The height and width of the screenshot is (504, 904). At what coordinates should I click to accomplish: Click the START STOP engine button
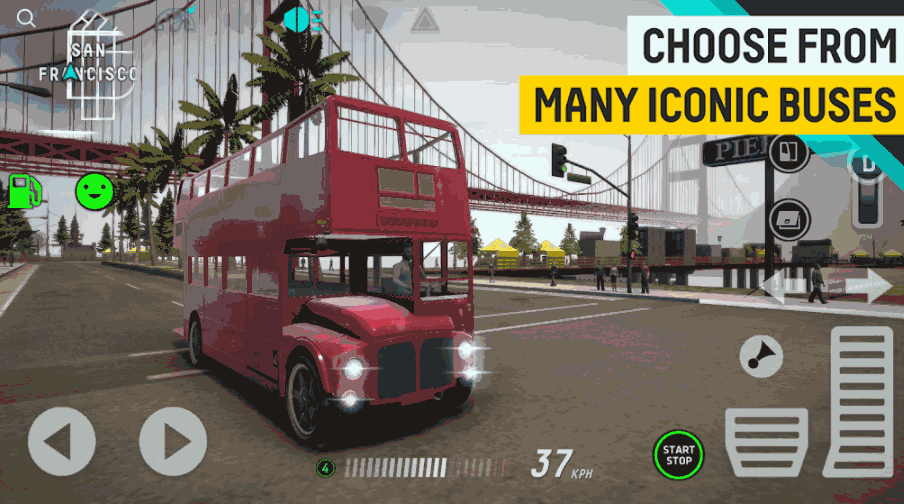678,455
